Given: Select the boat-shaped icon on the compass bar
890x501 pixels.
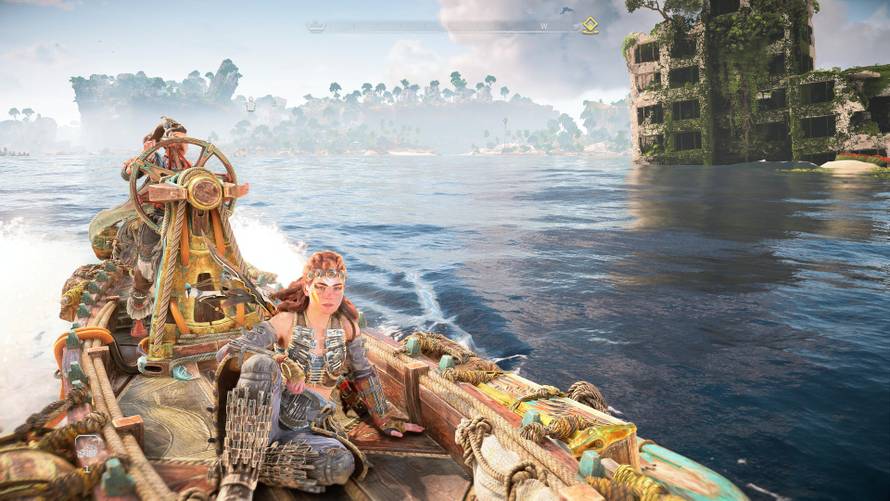Looking at the screenshot, I should click(315, 27).
